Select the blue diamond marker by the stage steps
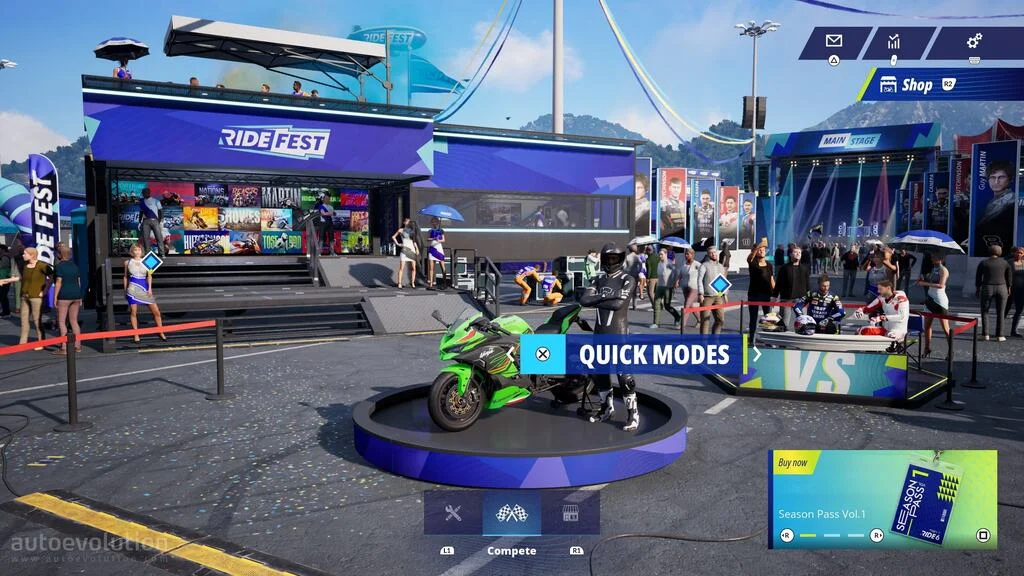 [151, 262]
